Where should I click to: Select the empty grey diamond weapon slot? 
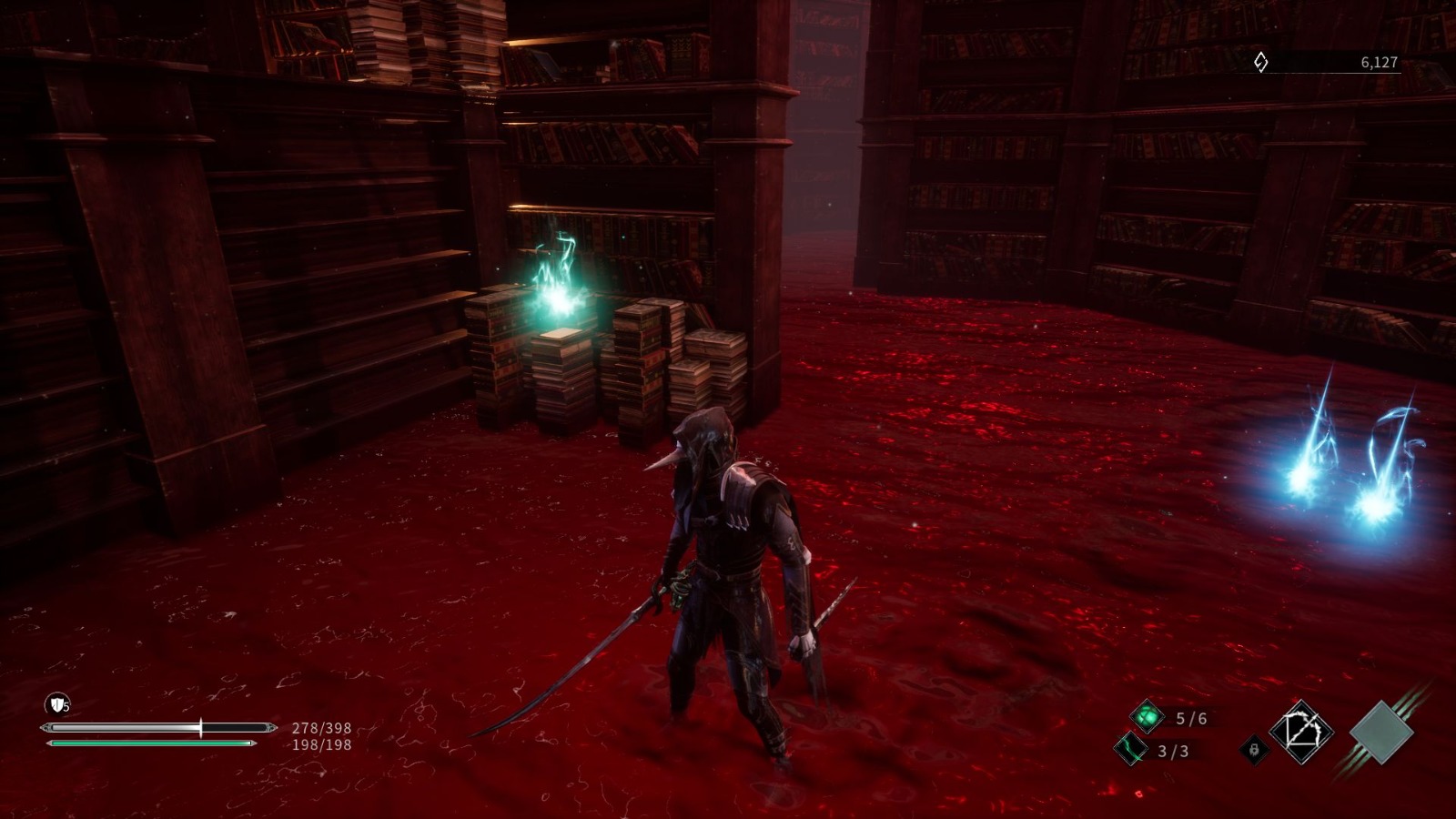1381,732
